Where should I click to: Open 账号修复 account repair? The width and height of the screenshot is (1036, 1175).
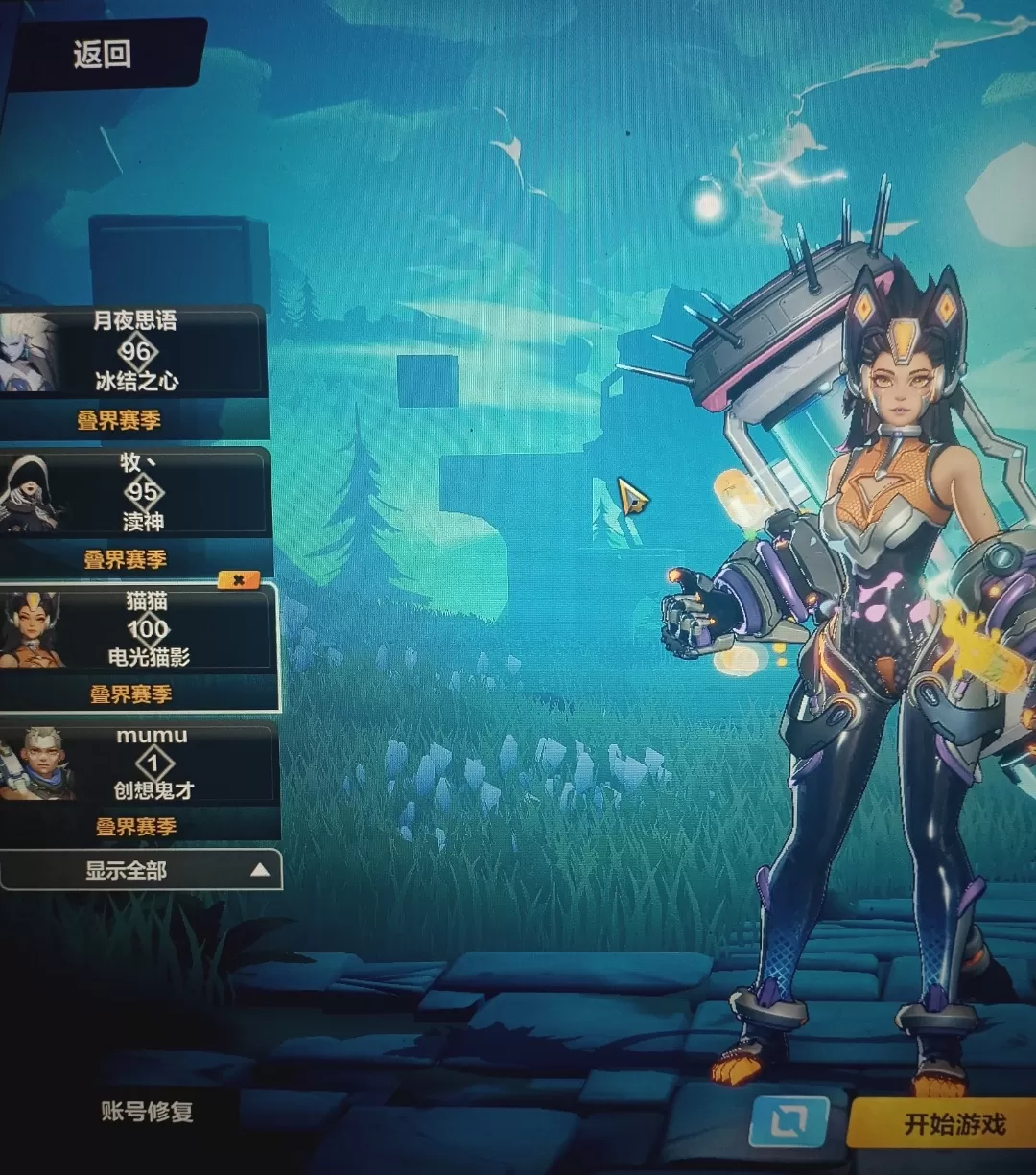click(147, 1112)
